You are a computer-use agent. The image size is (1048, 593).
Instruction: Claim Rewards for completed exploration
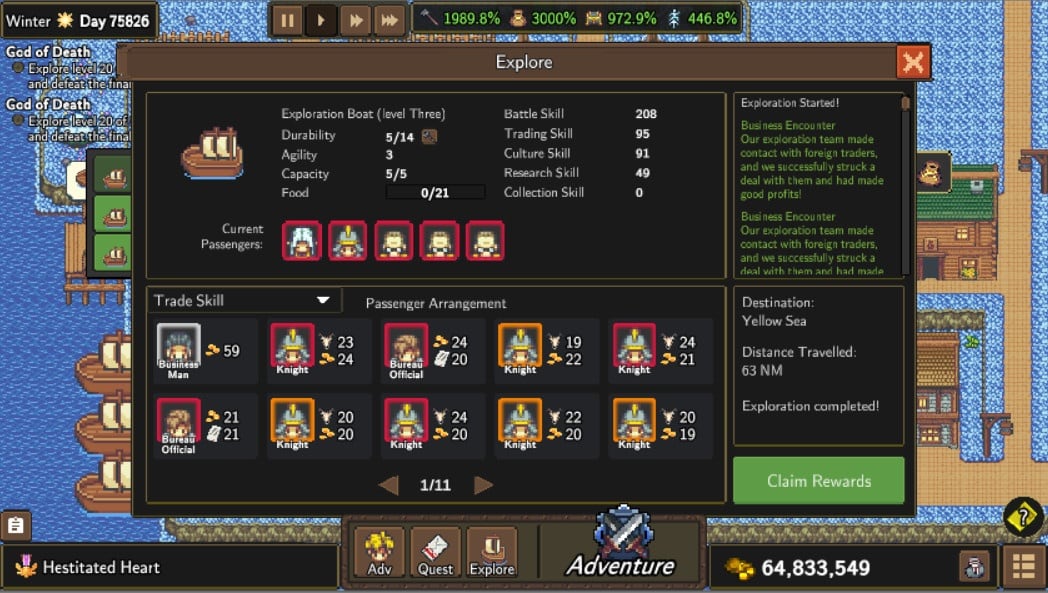(818, 481)
